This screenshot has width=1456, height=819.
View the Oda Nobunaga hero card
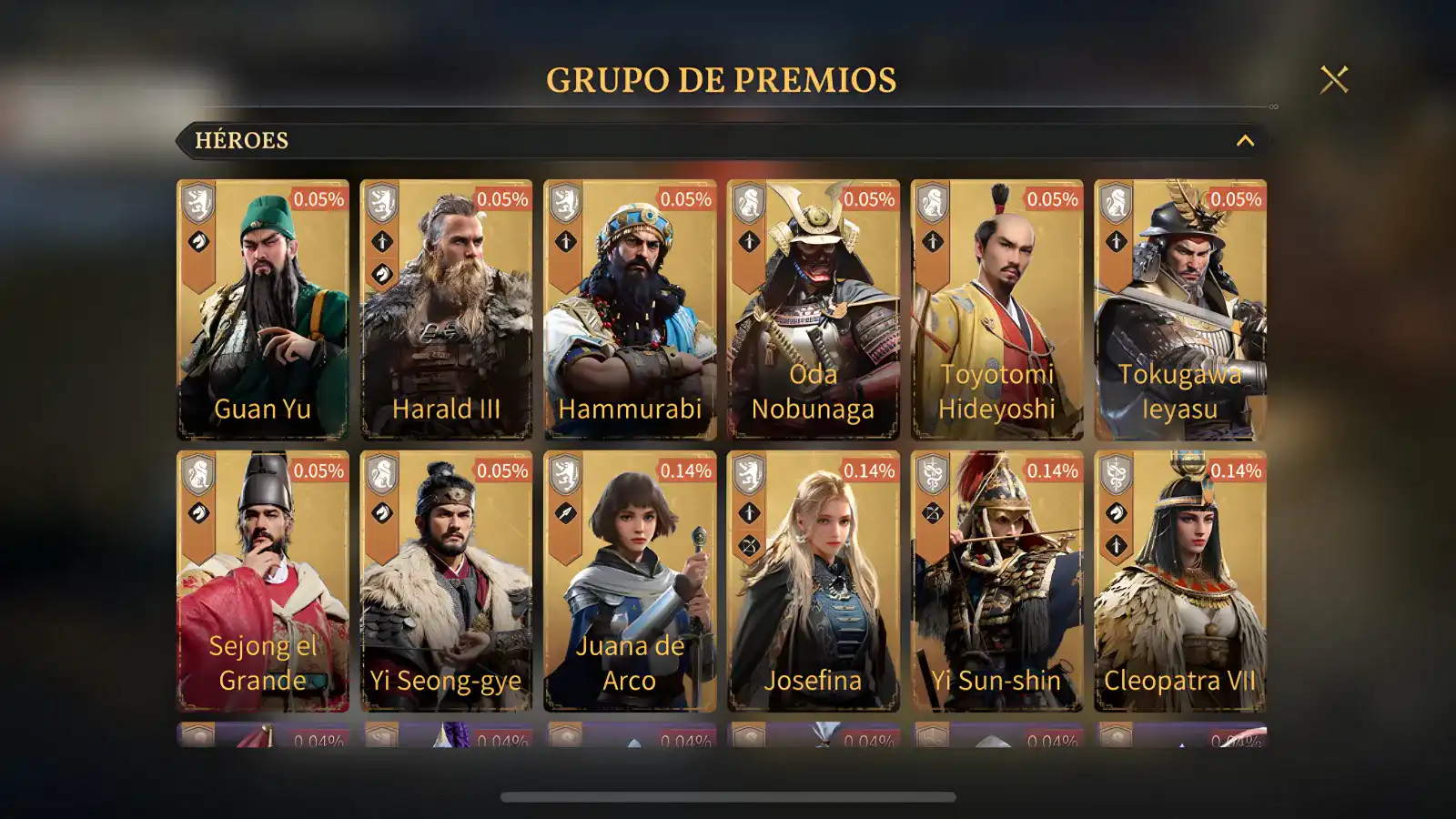(x=813, y=309)
